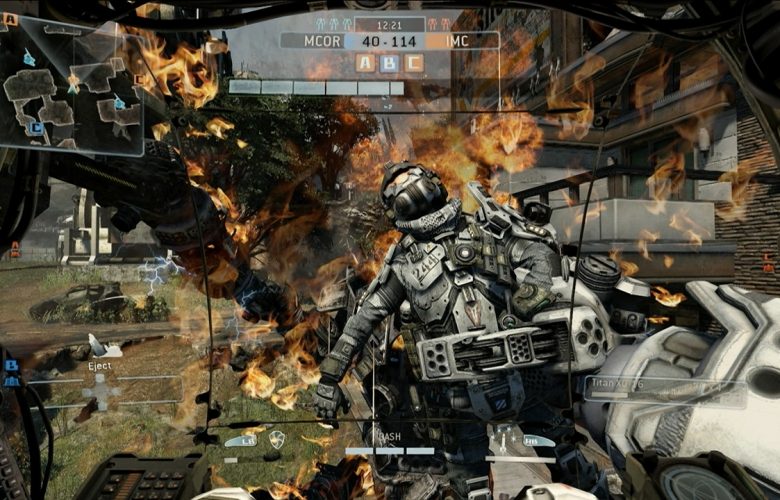Activate the ordnance ability icon

pos(510,438)
